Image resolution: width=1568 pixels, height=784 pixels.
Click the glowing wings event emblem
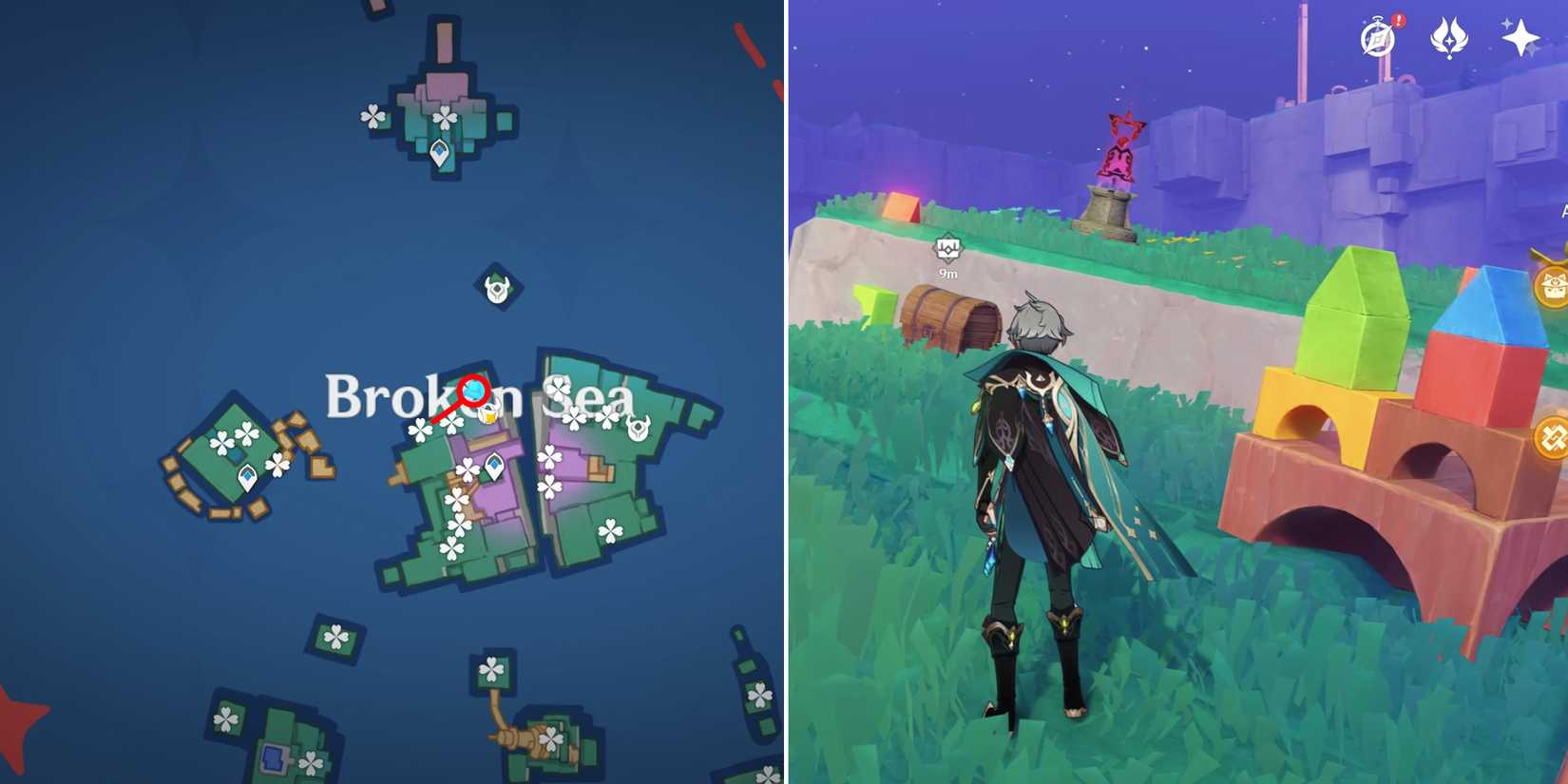pos(1448,38)
